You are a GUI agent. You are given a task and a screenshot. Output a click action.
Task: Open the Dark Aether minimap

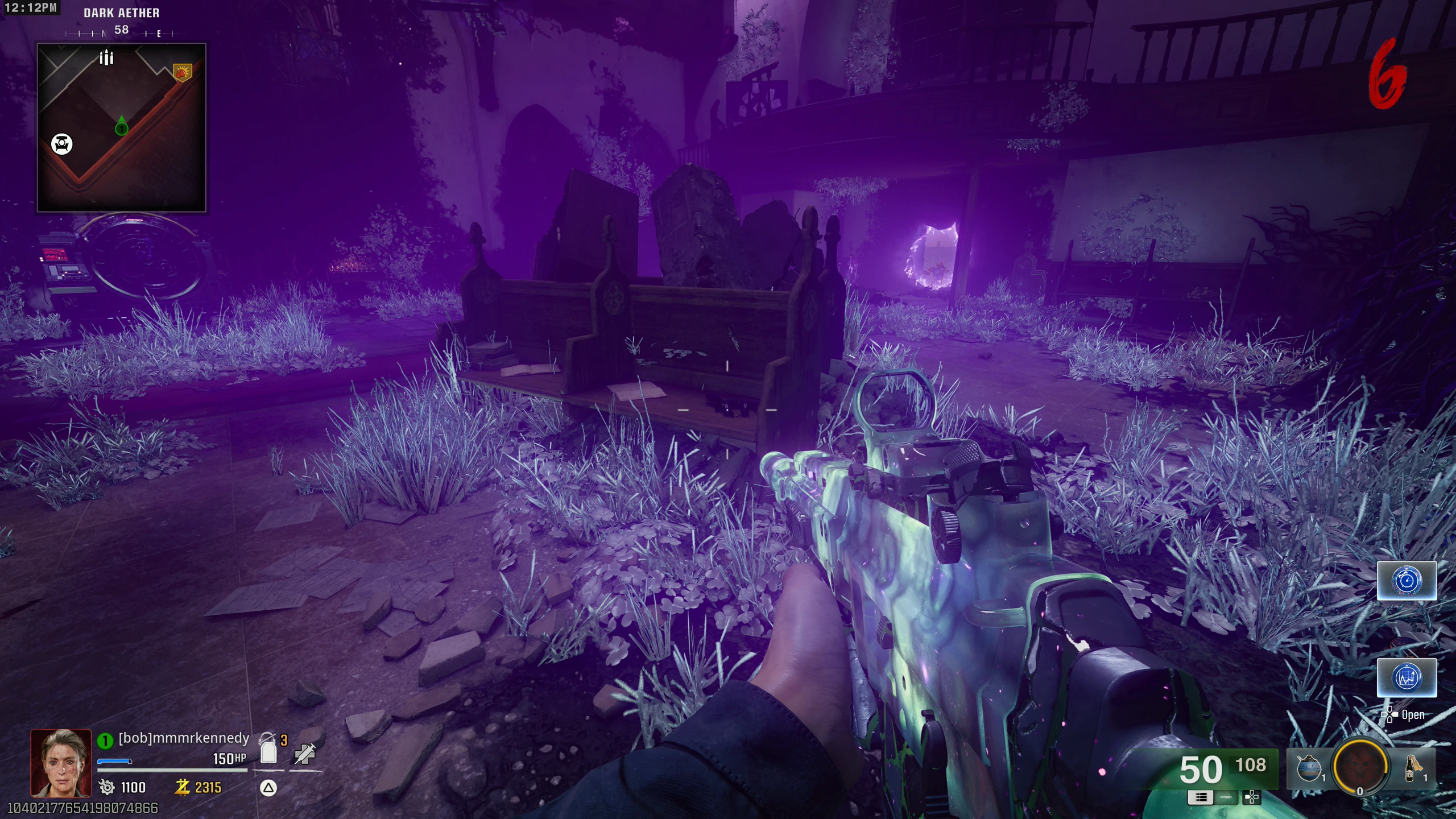(x=121, y=127)
